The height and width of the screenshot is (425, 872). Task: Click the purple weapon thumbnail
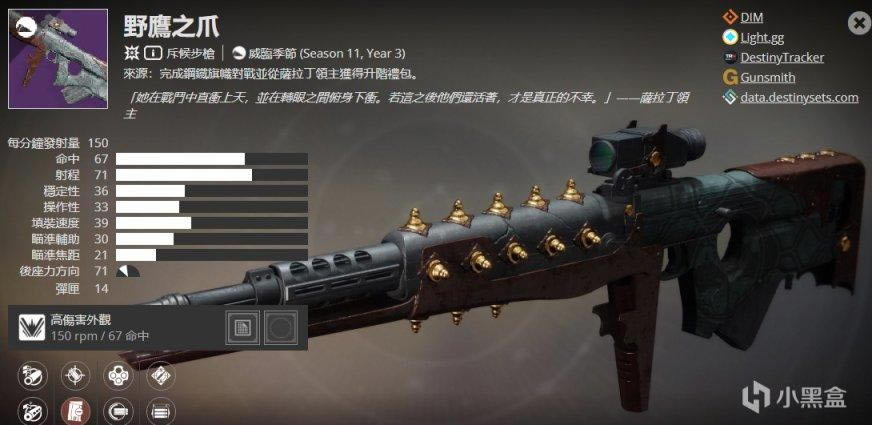point(58,59)
